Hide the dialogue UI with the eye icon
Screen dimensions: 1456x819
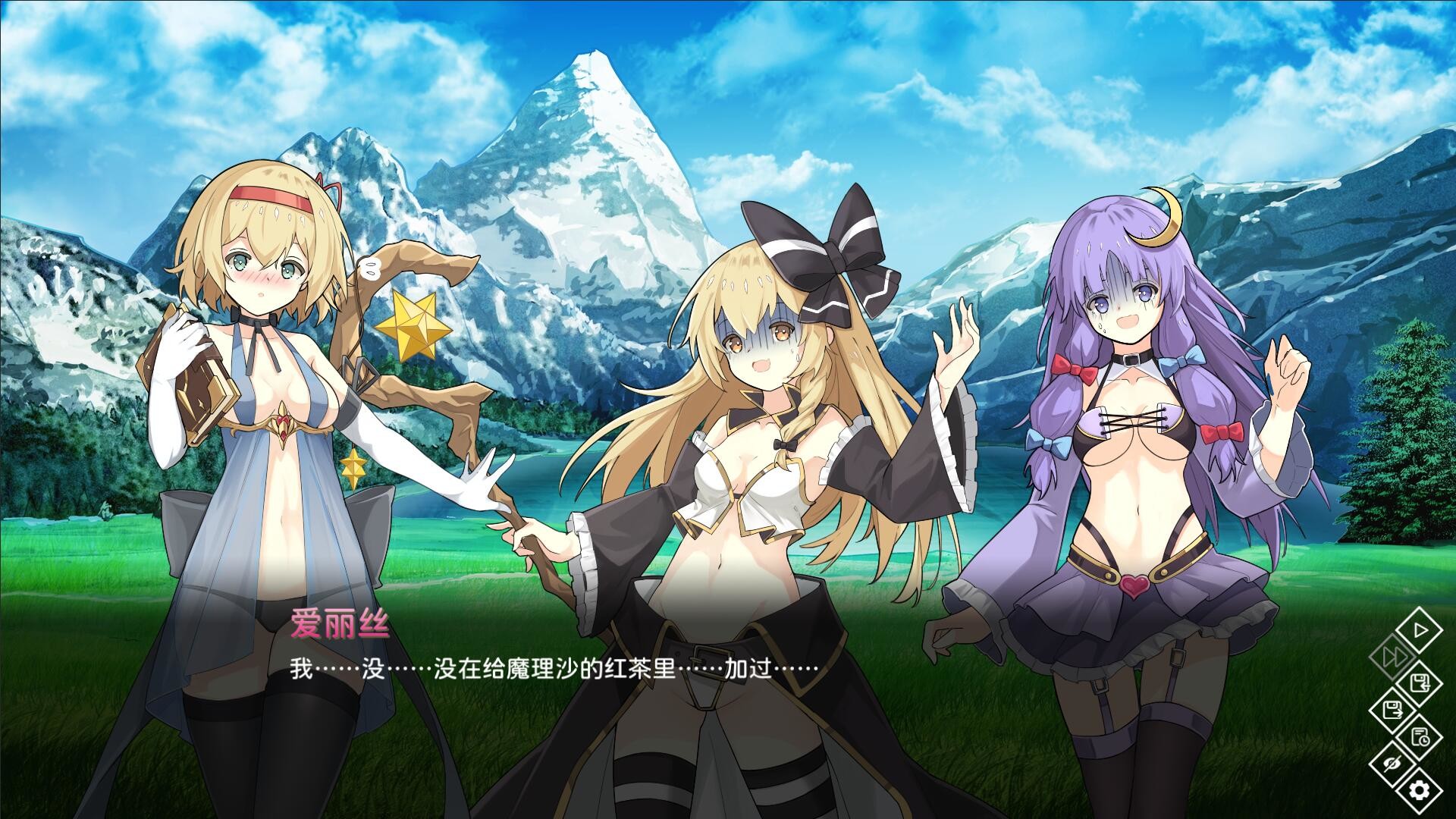(x=1392, y=762)
